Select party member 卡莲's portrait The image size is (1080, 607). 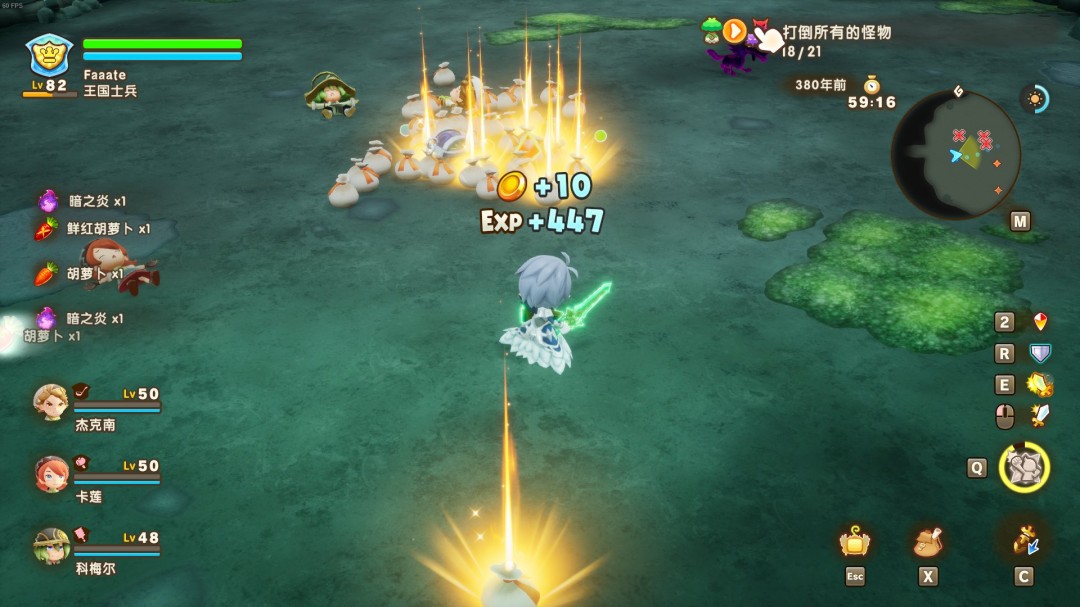coord(50,474)
